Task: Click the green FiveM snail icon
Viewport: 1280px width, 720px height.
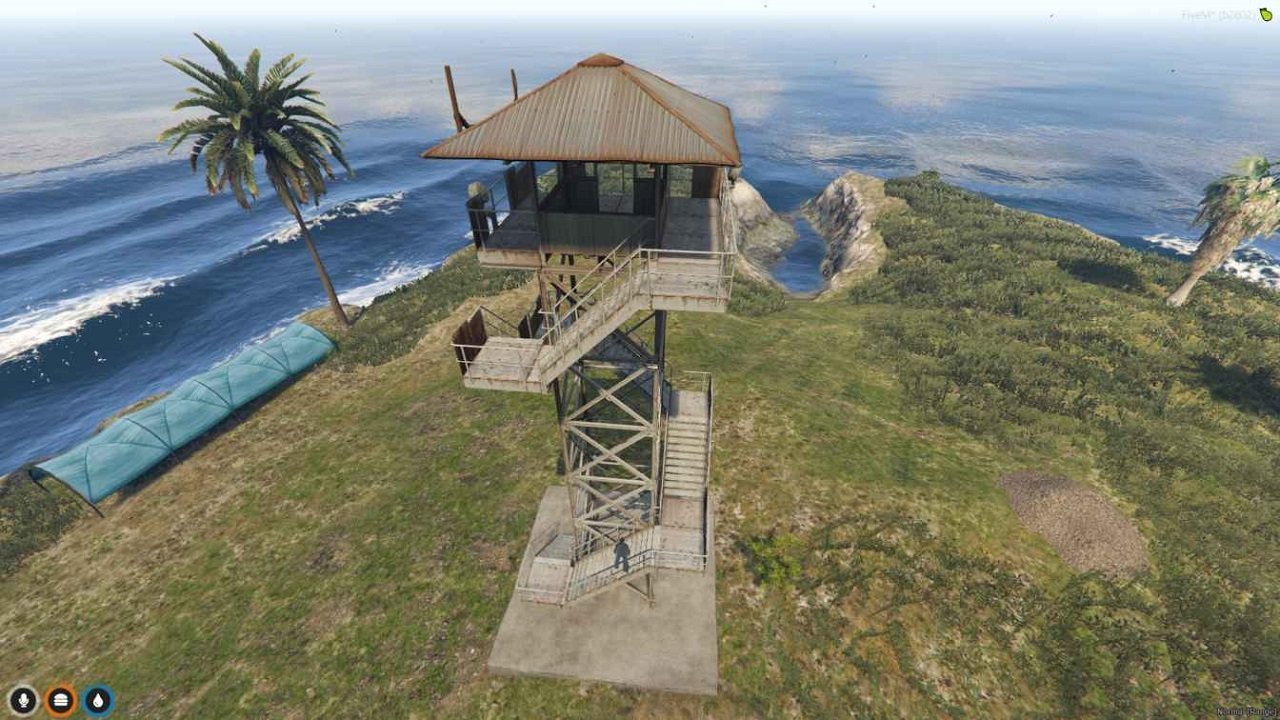Action: click(x=1266, y=14)
